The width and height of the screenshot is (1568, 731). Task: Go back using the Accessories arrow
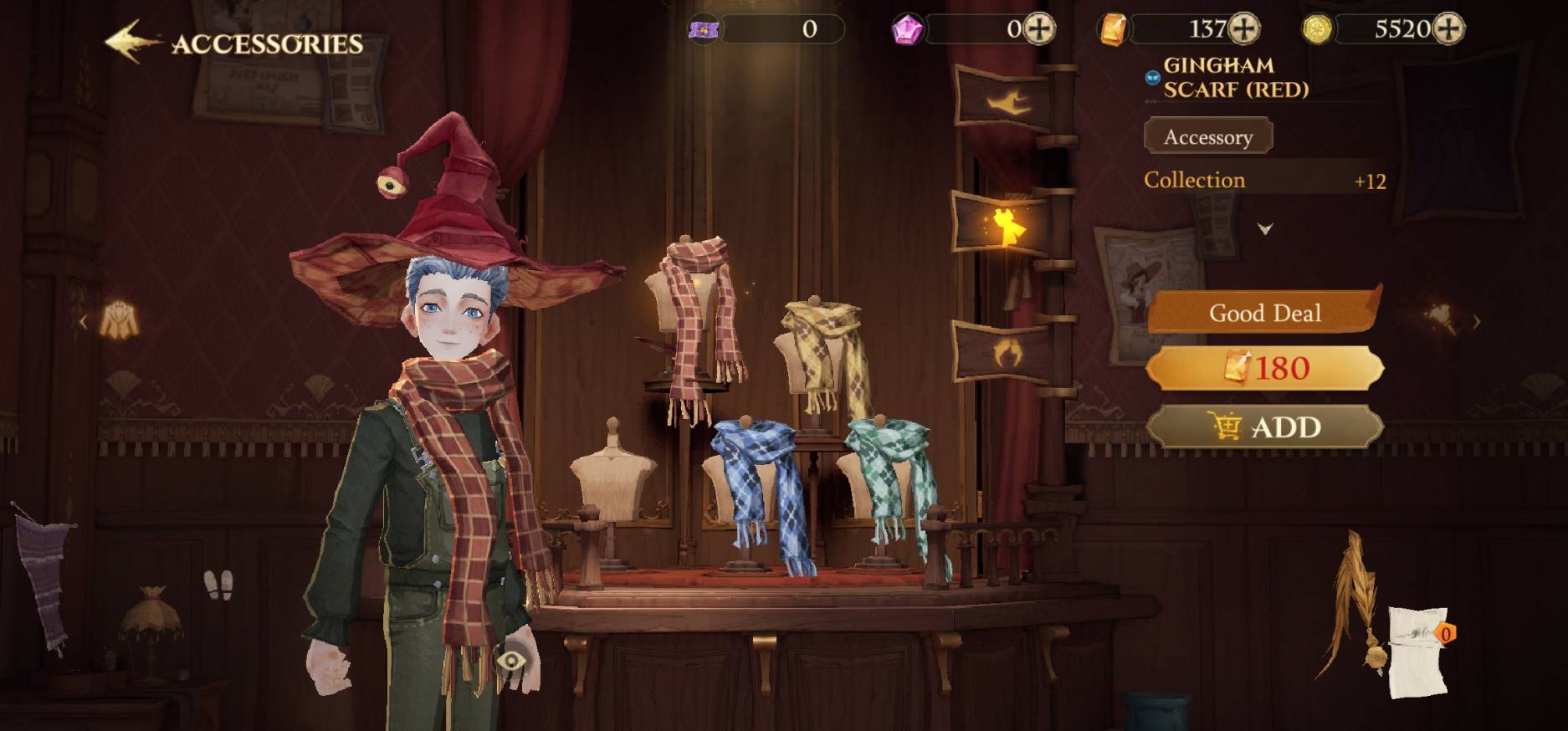click(x=131, y=42)
